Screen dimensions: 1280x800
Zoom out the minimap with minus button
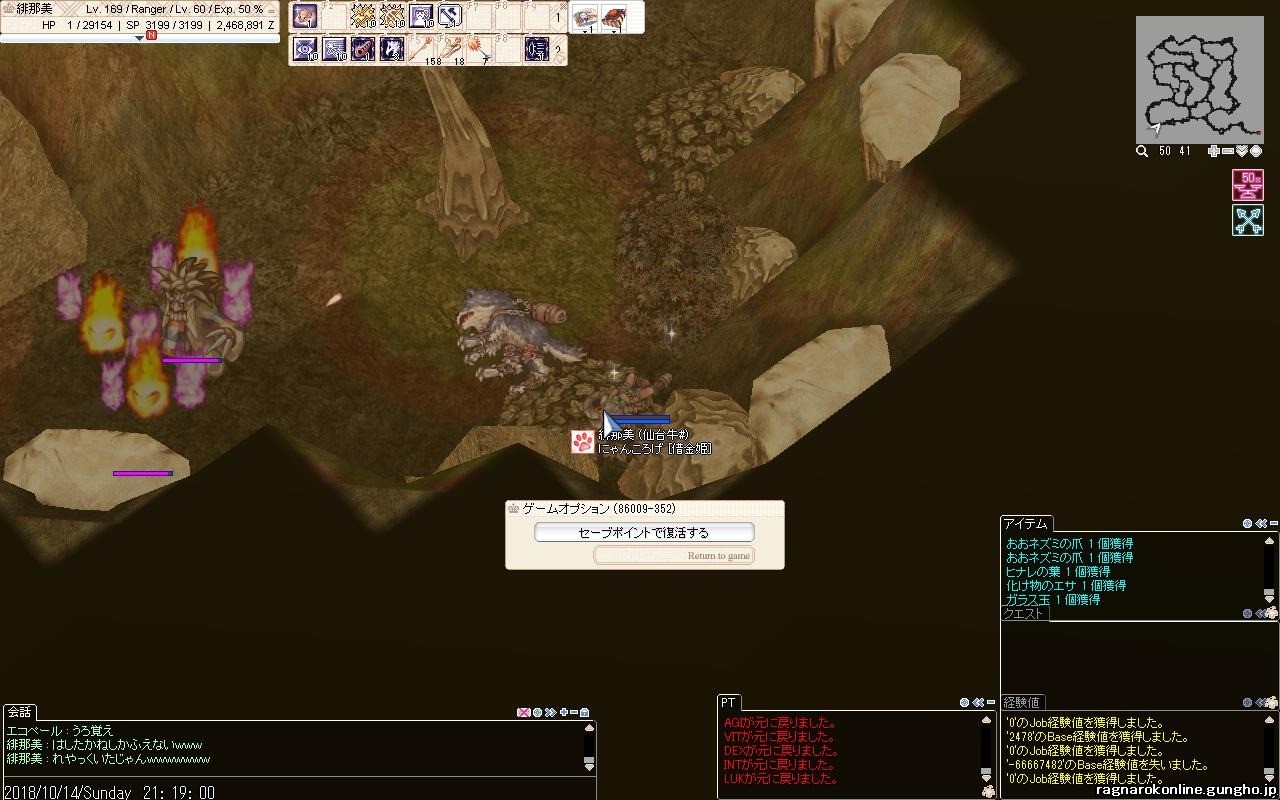tap(1228, 151)
